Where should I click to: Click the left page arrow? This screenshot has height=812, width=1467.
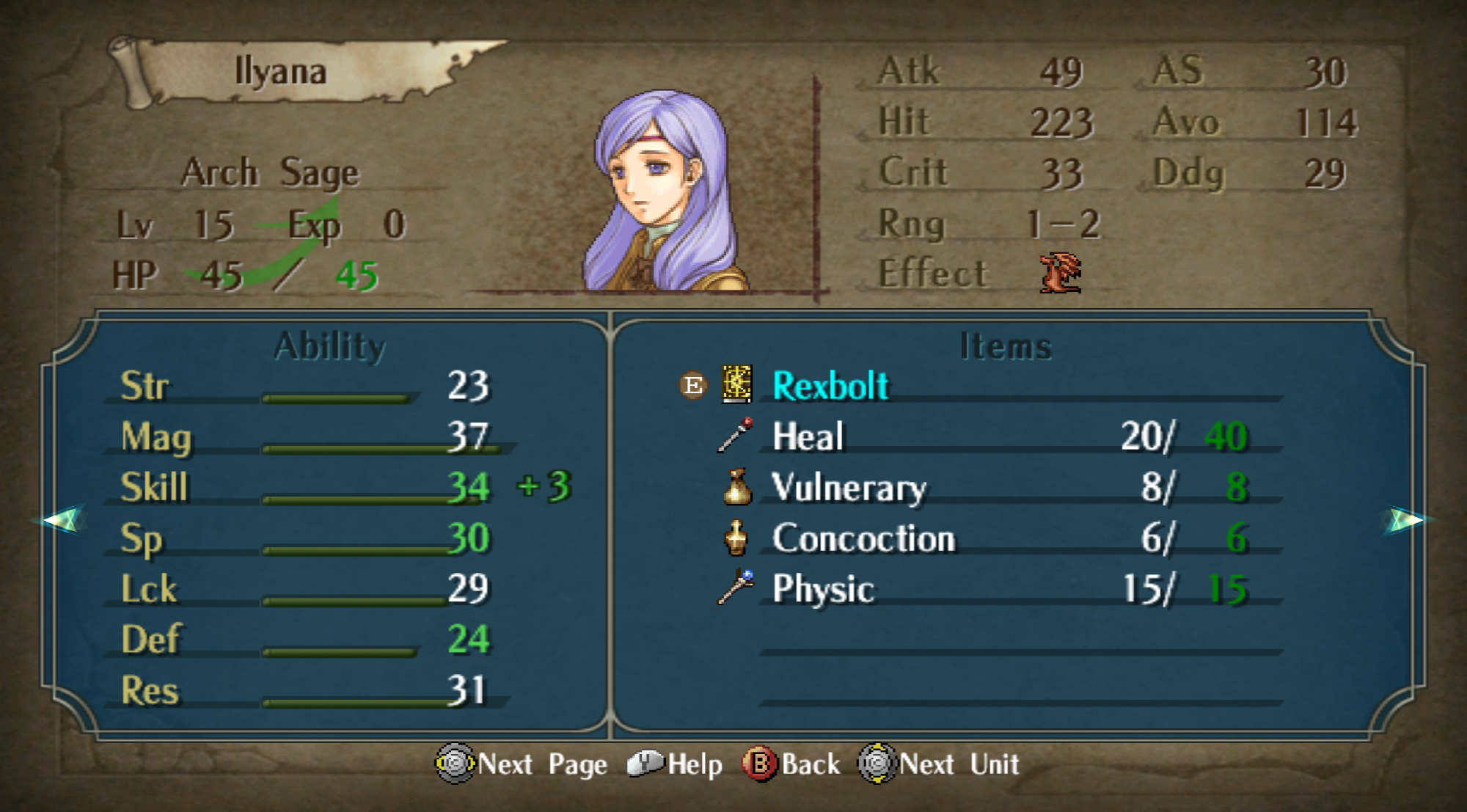62,520
